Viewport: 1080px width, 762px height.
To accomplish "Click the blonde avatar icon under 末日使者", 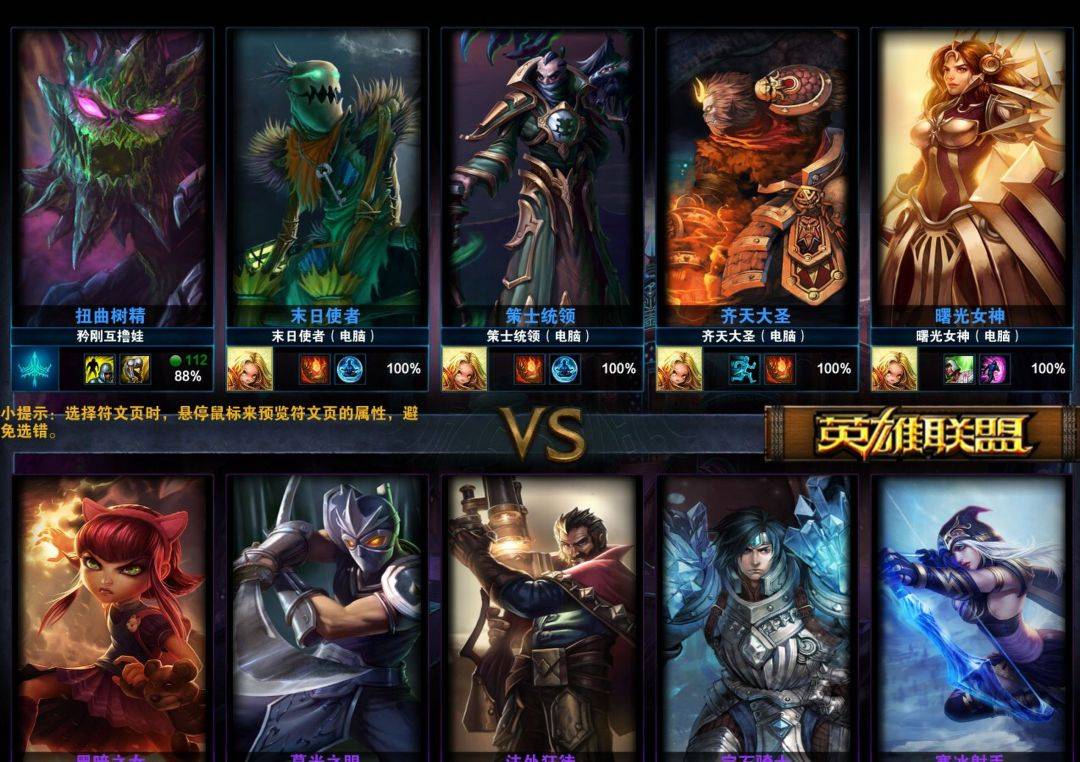I will pos(248,369).
